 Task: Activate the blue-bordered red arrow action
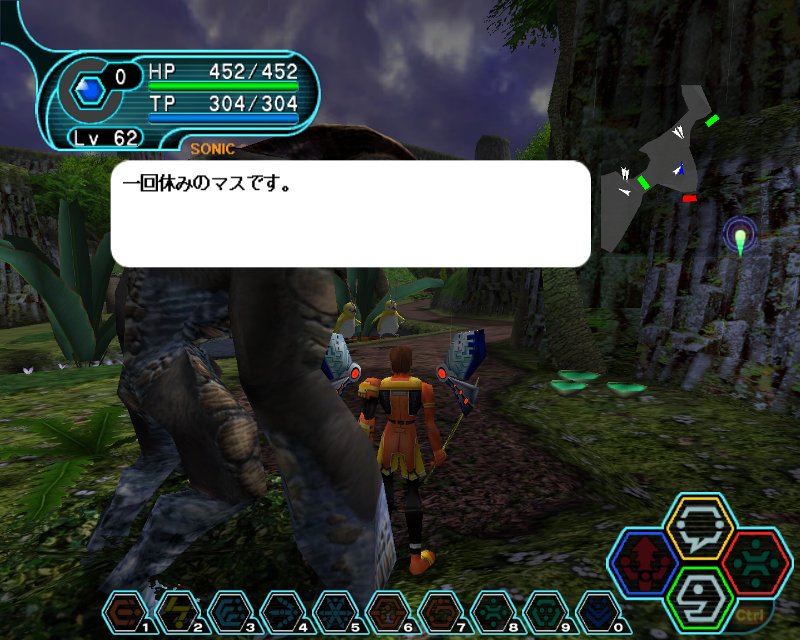pyautogui.click(x=644, y=564)
